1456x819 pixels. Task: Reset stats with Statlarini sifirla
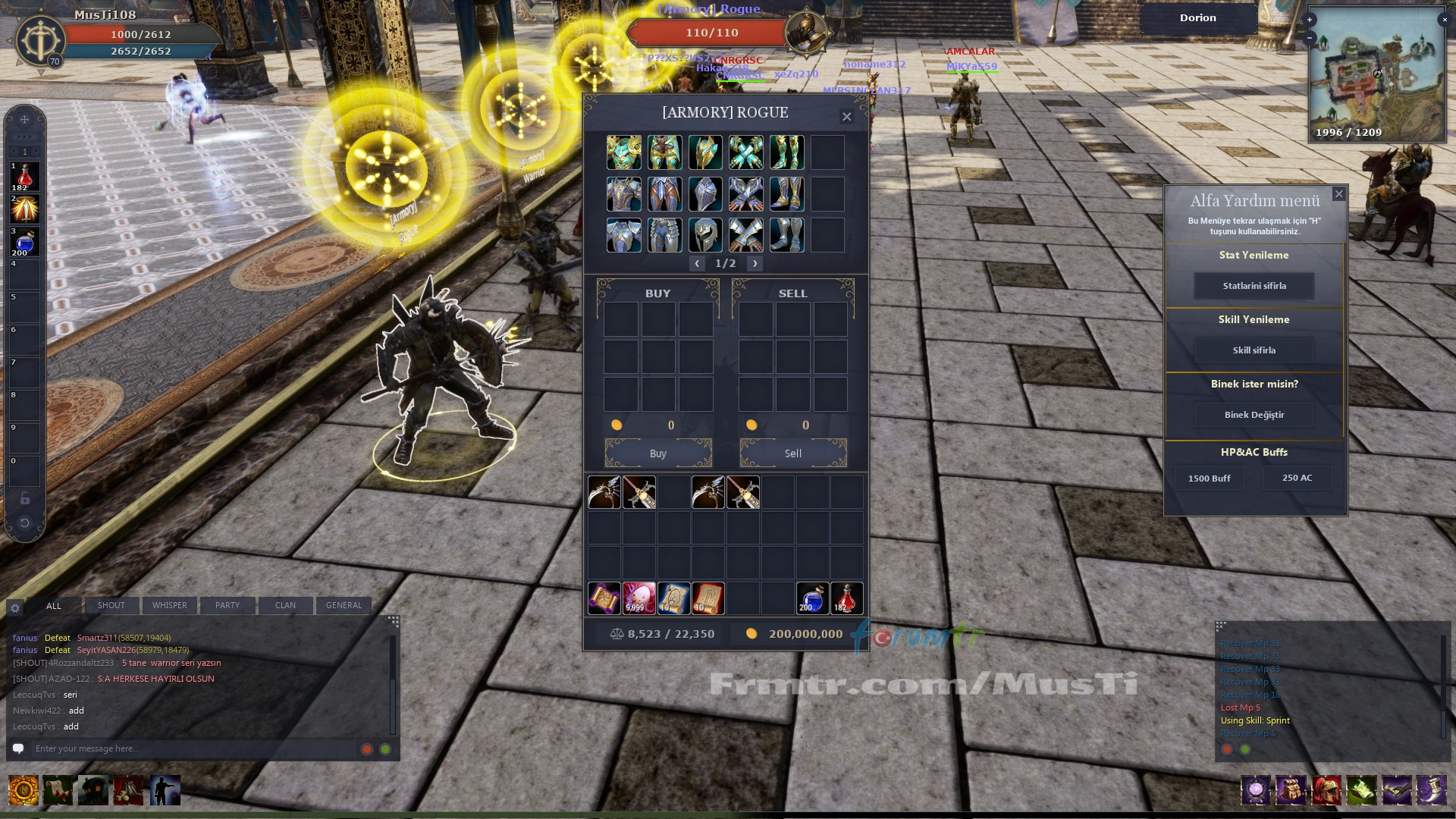point(1254,286)
